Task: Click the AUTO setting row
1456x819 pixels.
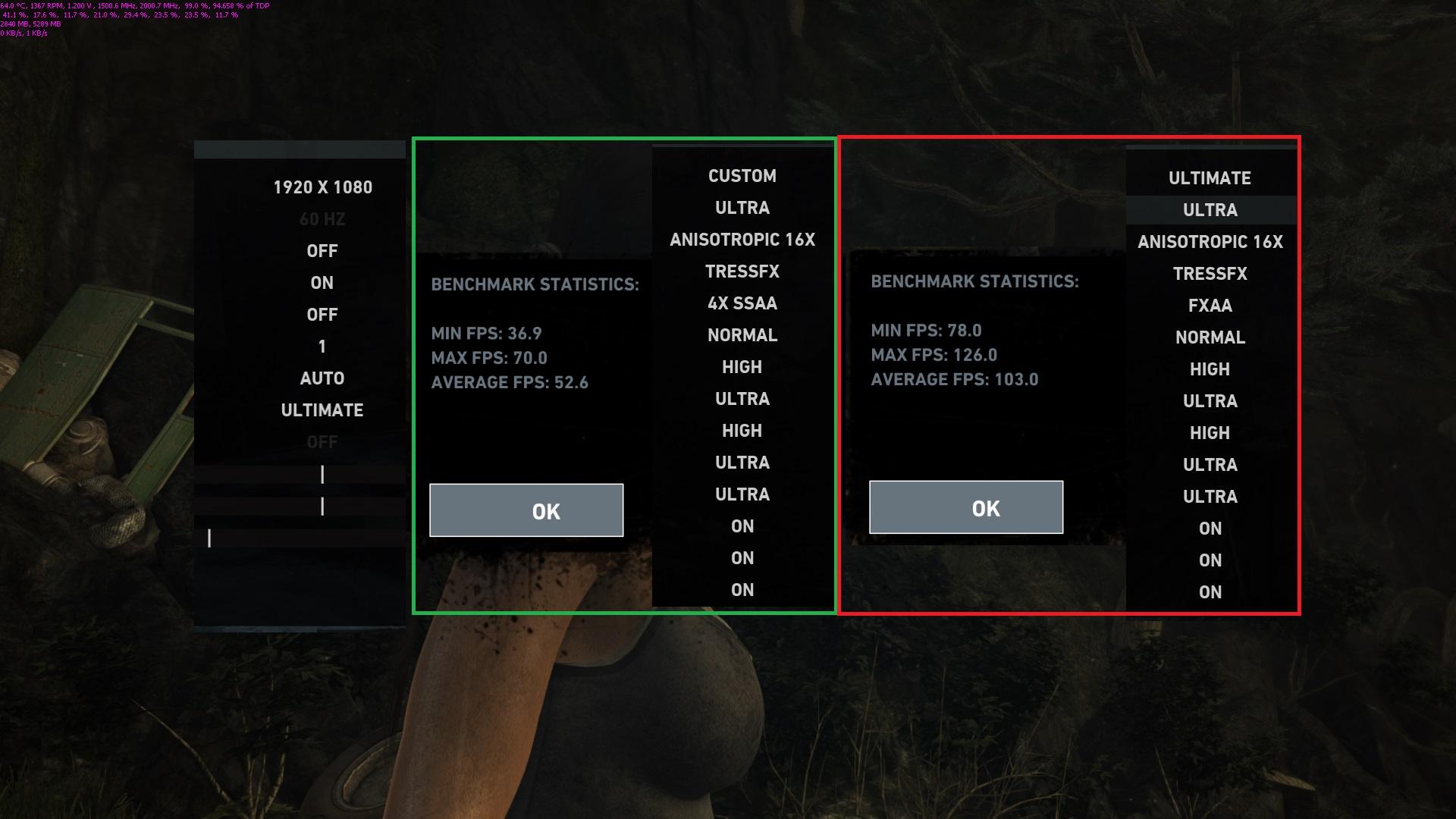Action: point(322,378)
